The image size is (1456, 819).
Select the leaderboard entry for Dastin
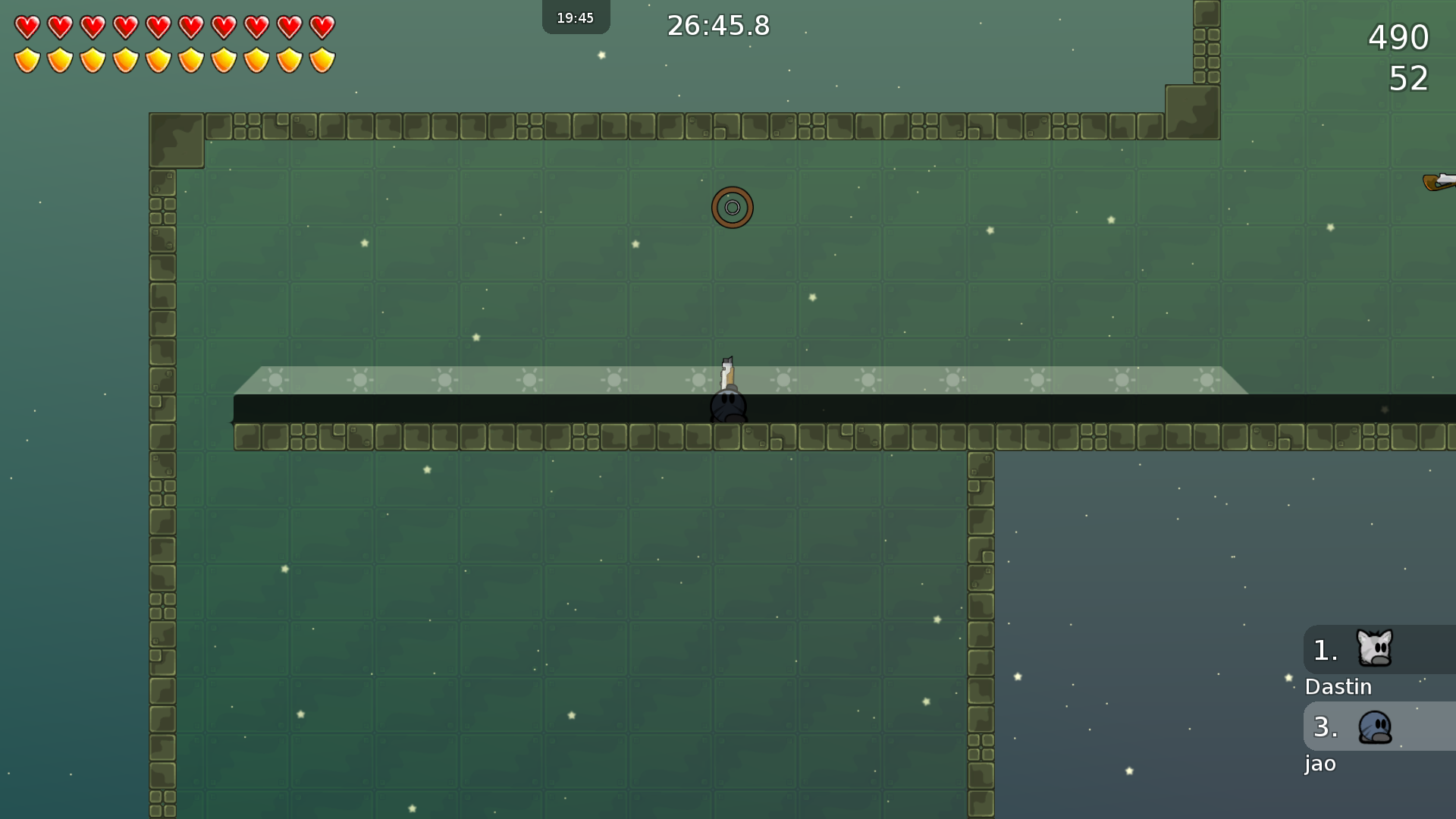1338,687
